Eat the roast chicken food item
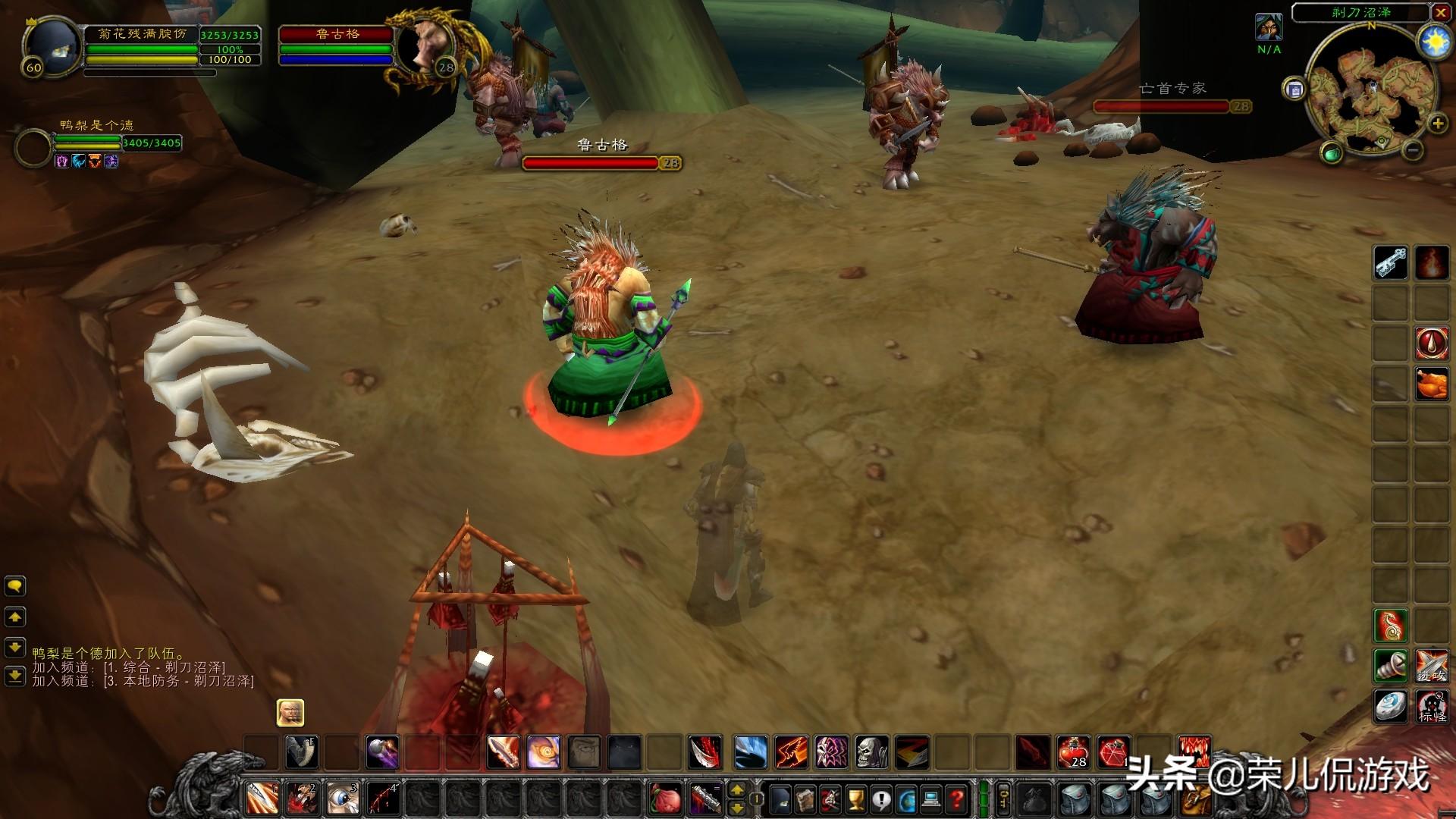The height and width of the screenshot is (819, 1456). (x=1431, y=383)
